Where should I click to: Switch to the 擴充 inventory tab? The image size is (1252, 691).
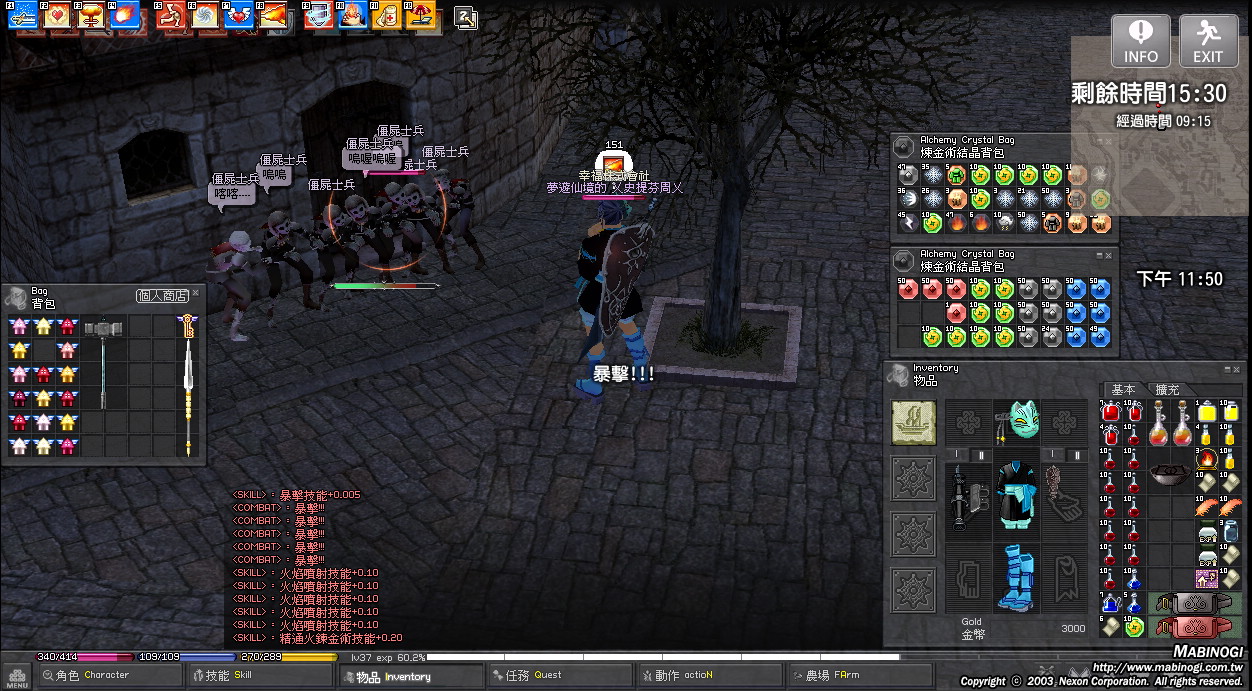click(x=1167, y=390)
